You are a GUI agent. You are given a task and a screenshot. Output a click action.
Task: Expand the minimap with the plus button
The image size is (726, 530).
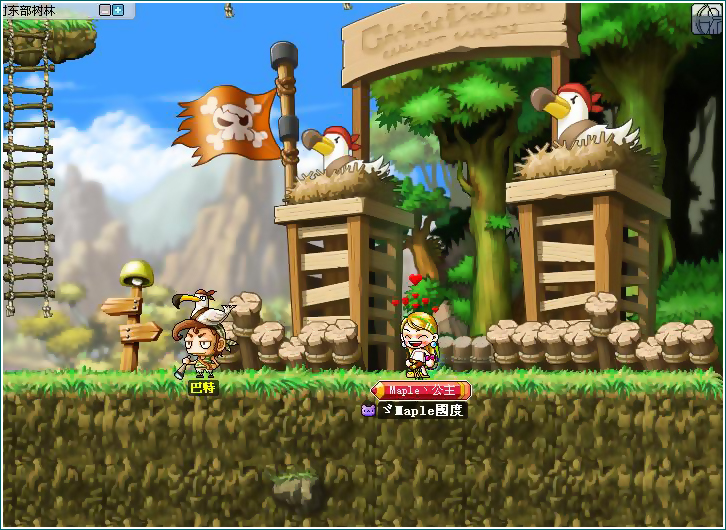pyautogui.click(x=118, y=10)
